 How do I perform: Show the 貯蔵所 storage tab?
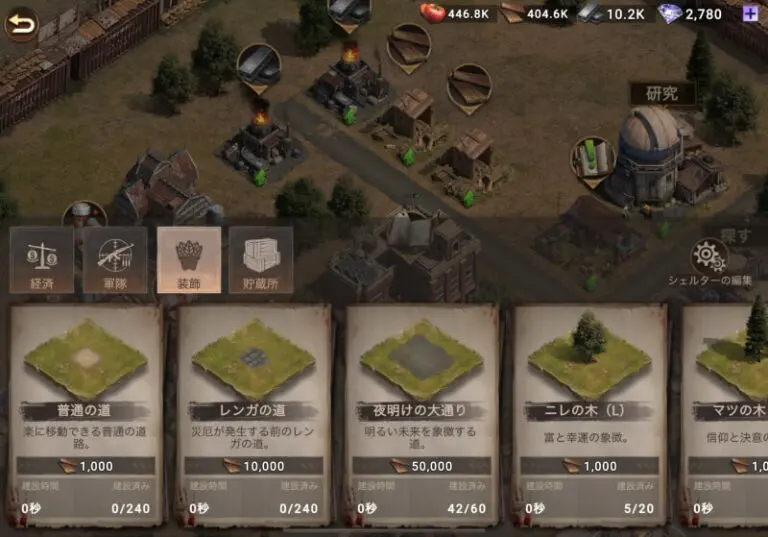(261, 260)
